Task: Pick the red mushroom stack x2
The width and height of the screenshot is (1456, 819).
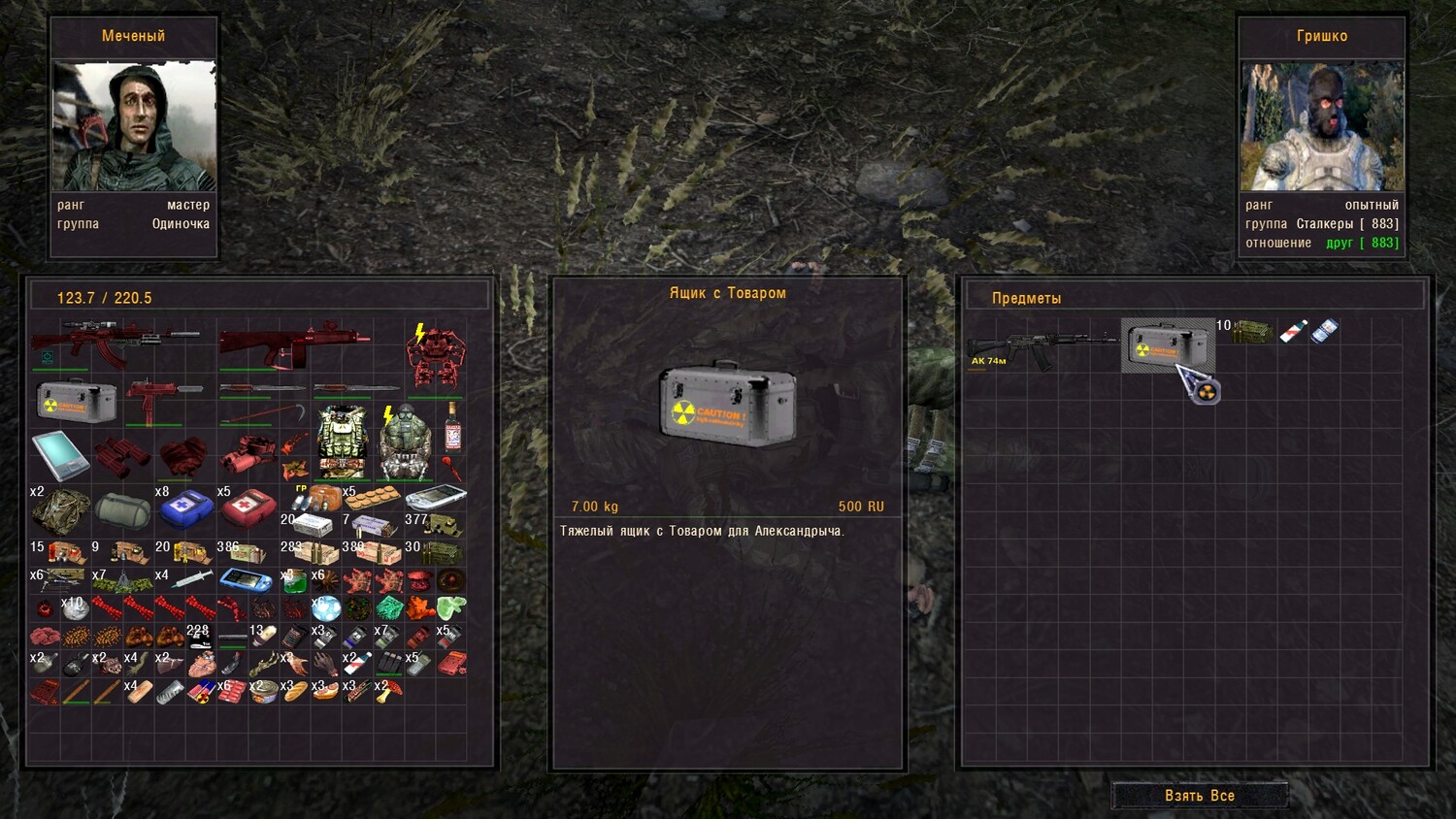Action: coord(388,691)
